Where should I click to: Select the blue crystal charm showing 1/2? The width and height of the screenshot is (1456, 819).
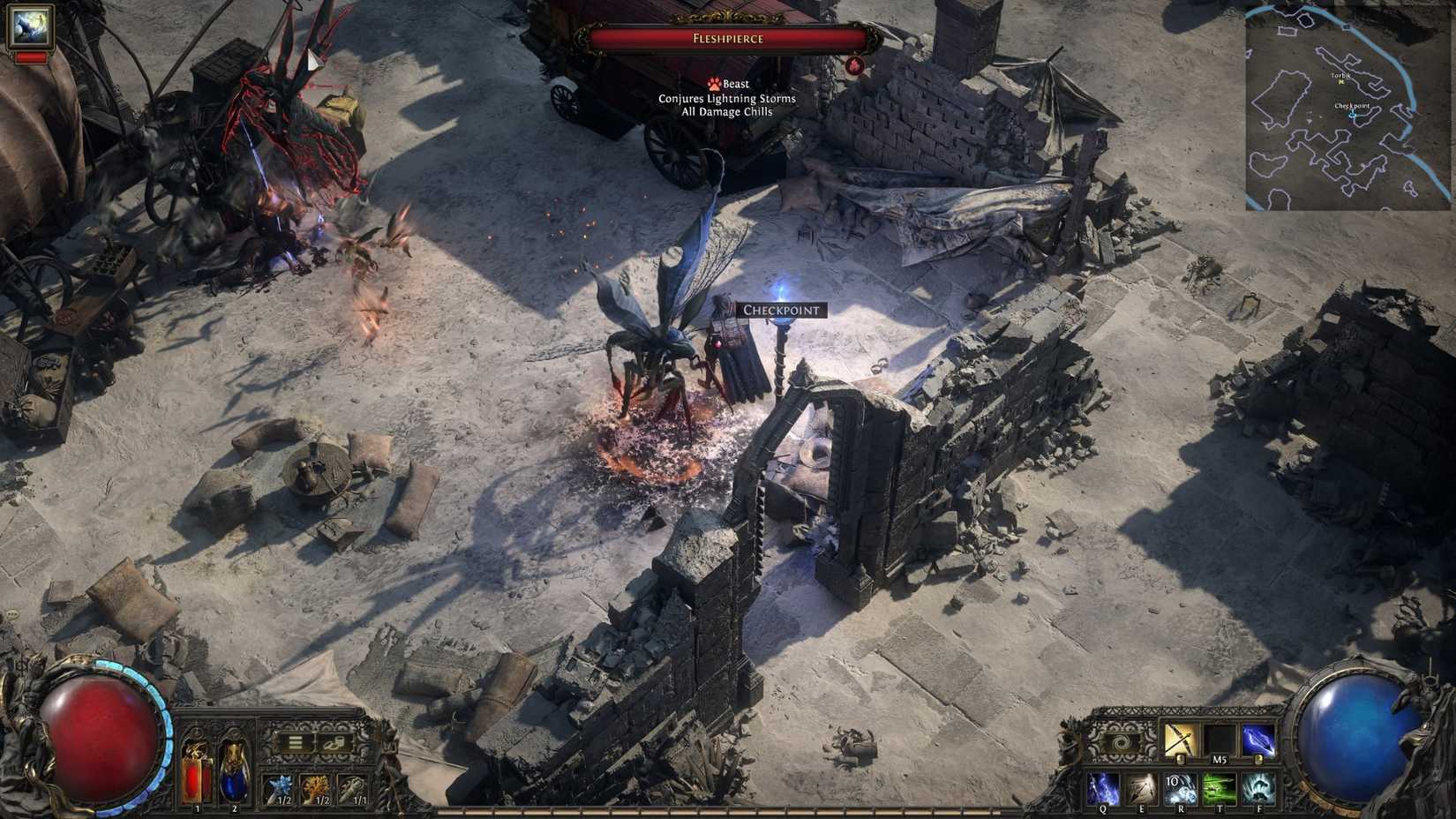281,788
